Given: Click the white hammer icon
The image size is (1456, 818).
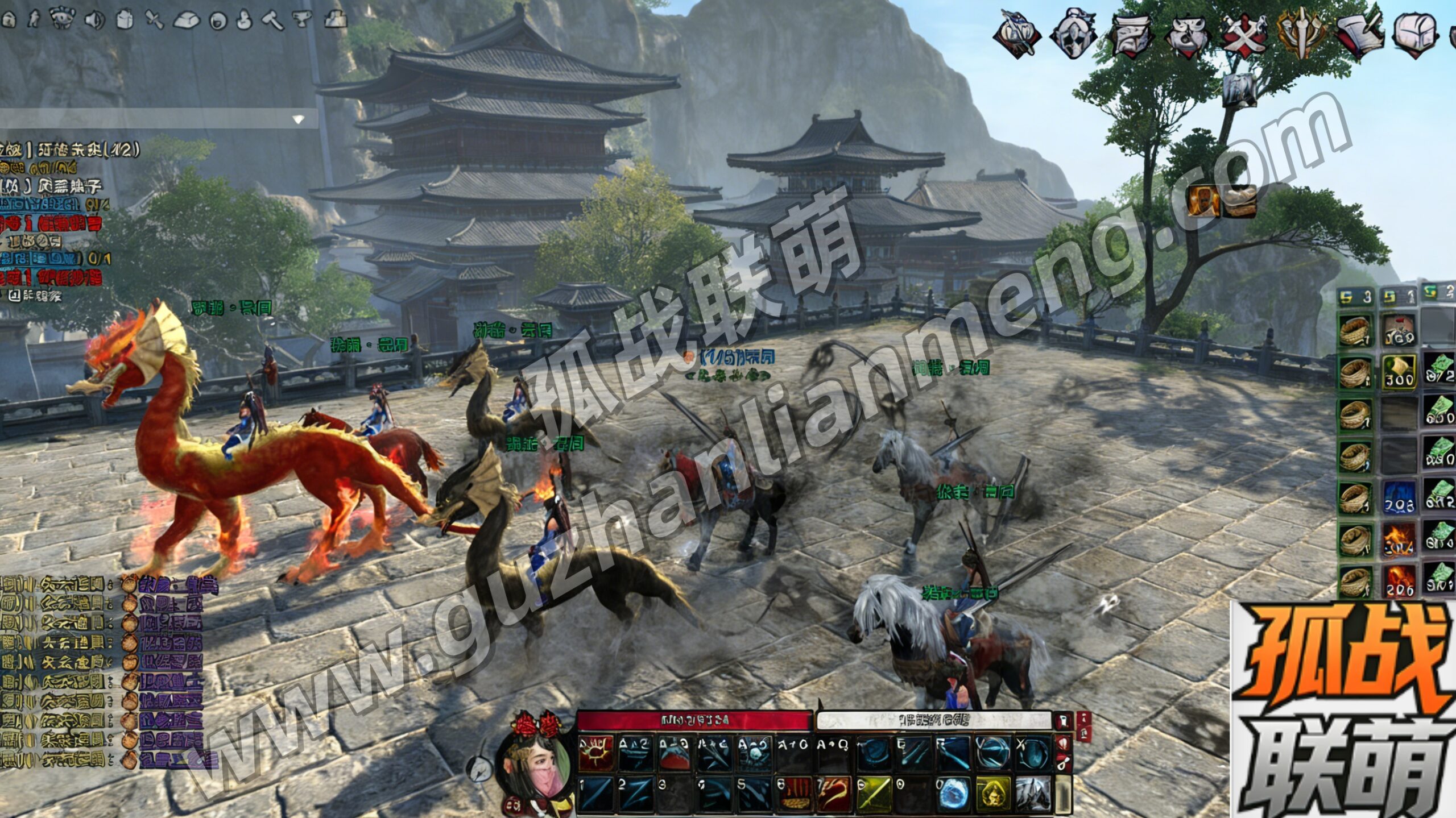Looking at the screenshot, I should point(272,20).
